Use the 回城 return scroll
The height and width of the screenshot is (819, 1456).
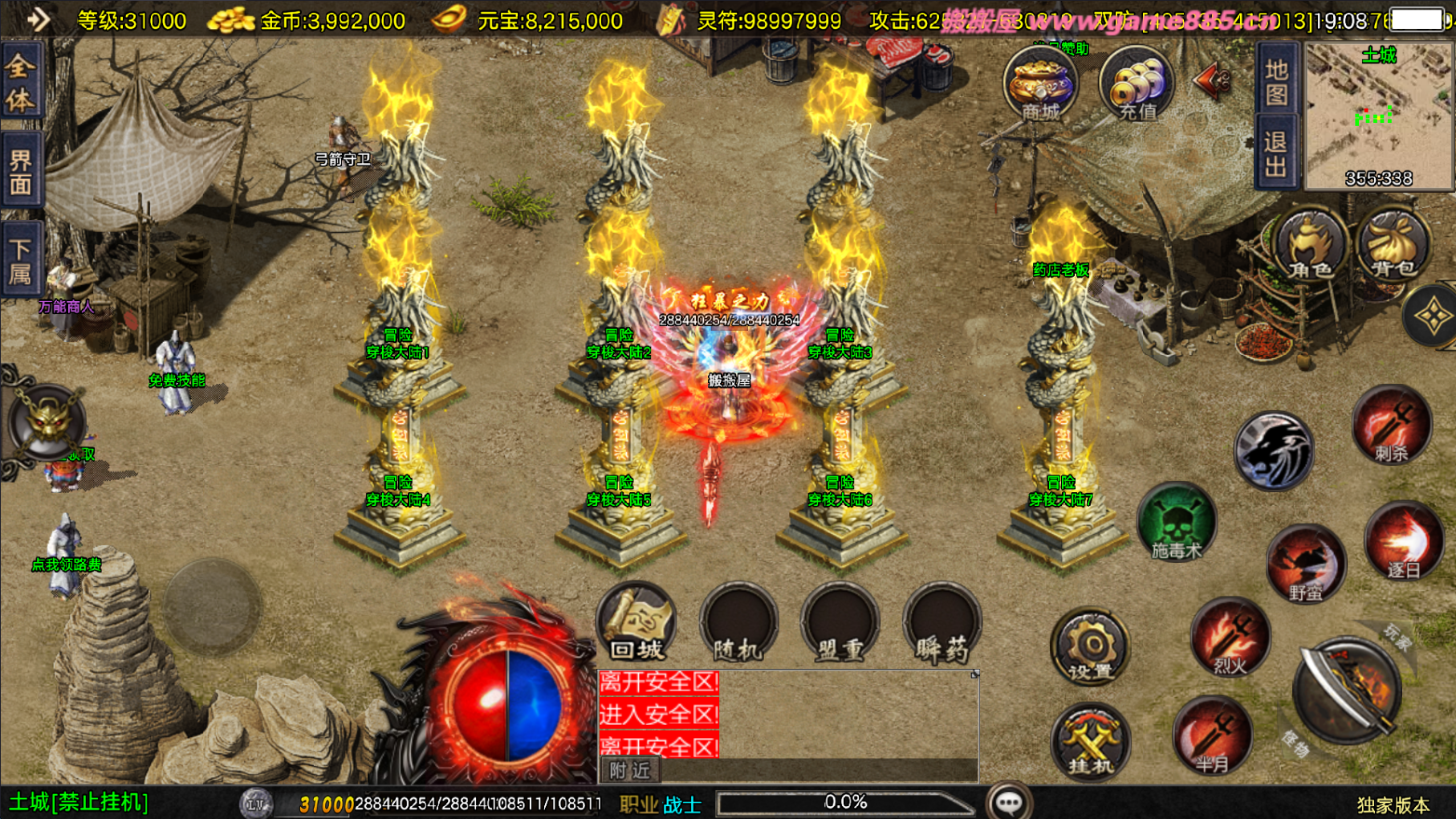pyautogui.click(x=636, y=624)
